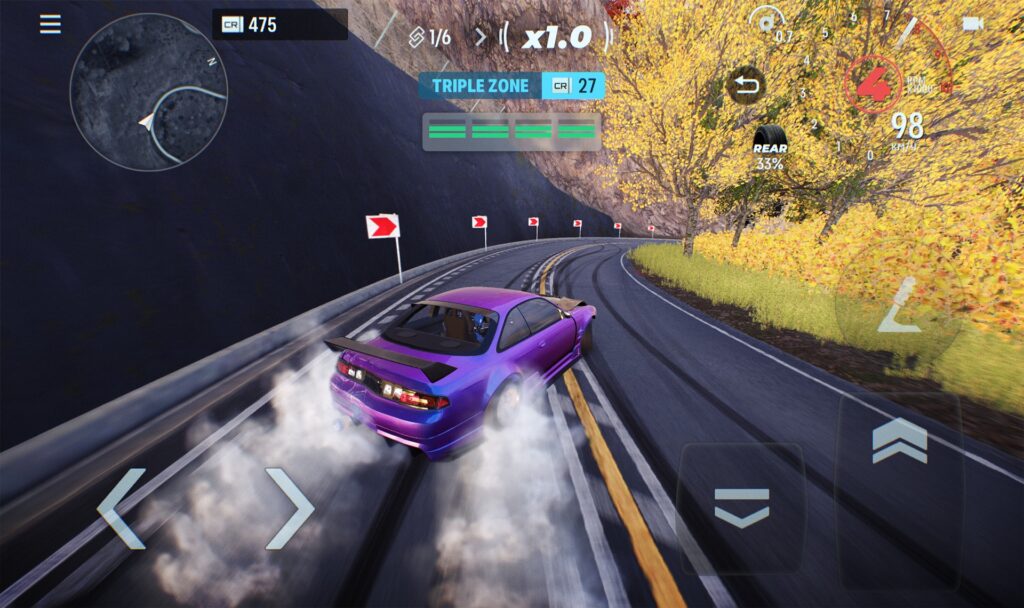Tap the circular track minimap
The width and height of the screenshot is (1024, 608).
149,92
